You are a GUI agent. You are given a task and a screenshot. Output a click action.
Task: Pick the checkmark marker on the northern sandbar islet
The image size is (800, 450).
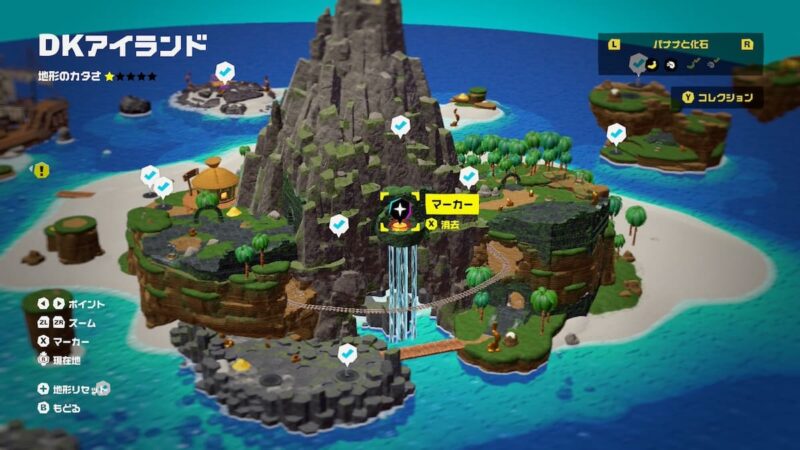[x=226, y=72]
